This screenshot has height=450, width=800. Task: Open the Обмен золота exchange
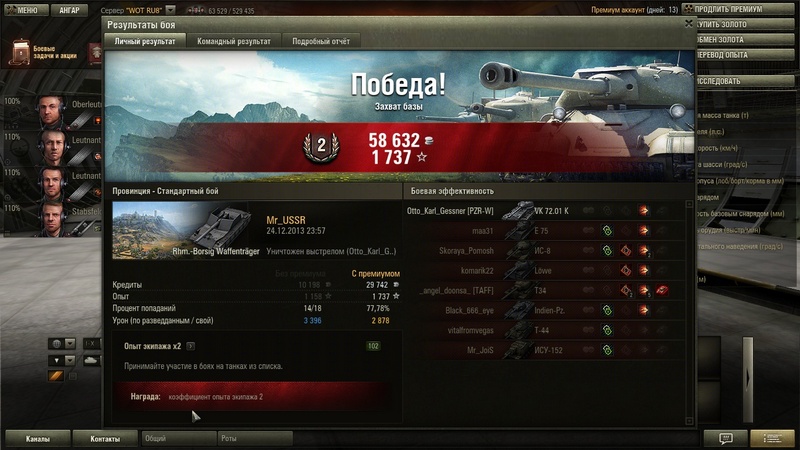[x=745, y=38]
